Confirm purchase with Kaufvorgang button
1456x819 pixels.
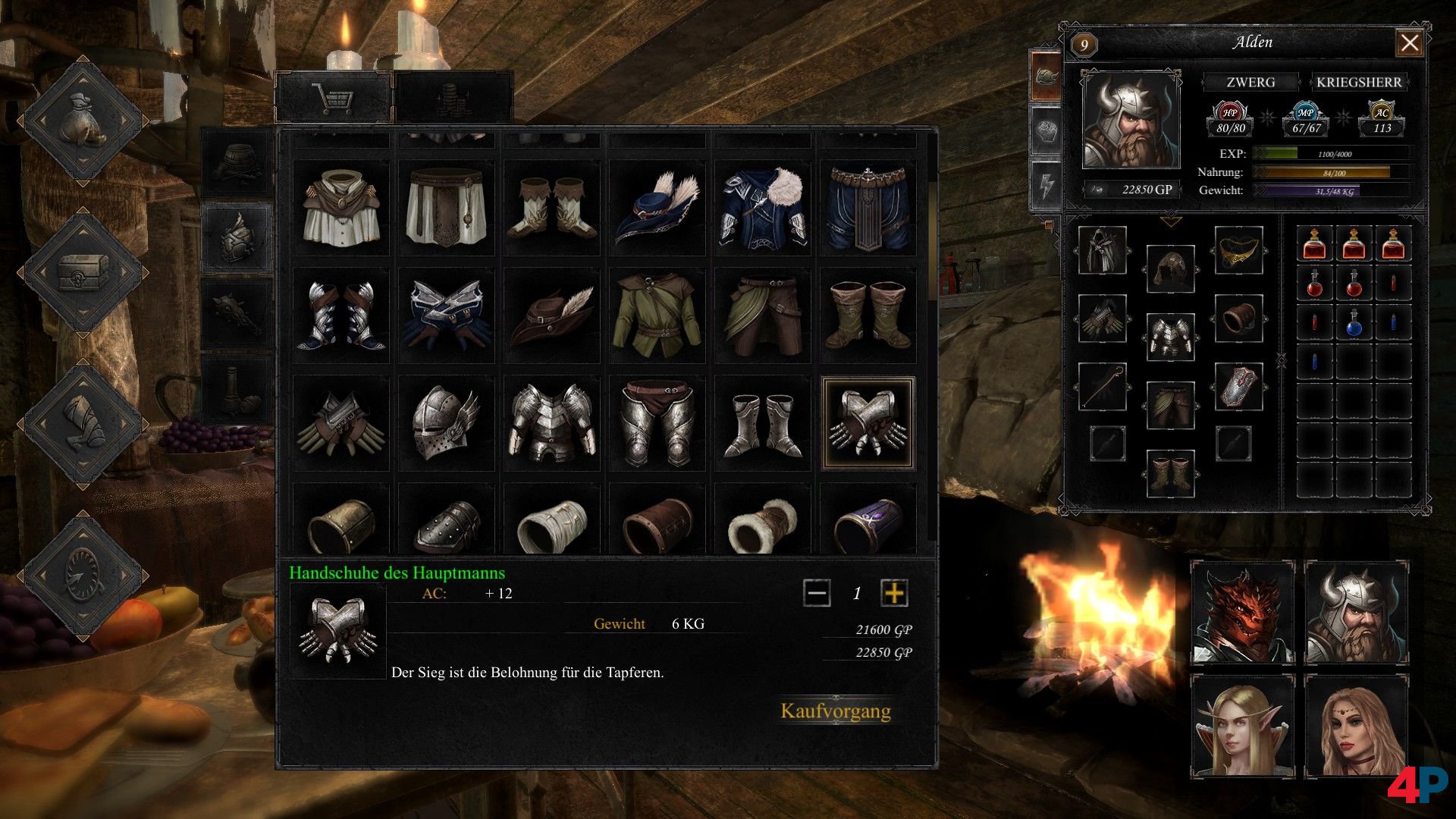836,711
